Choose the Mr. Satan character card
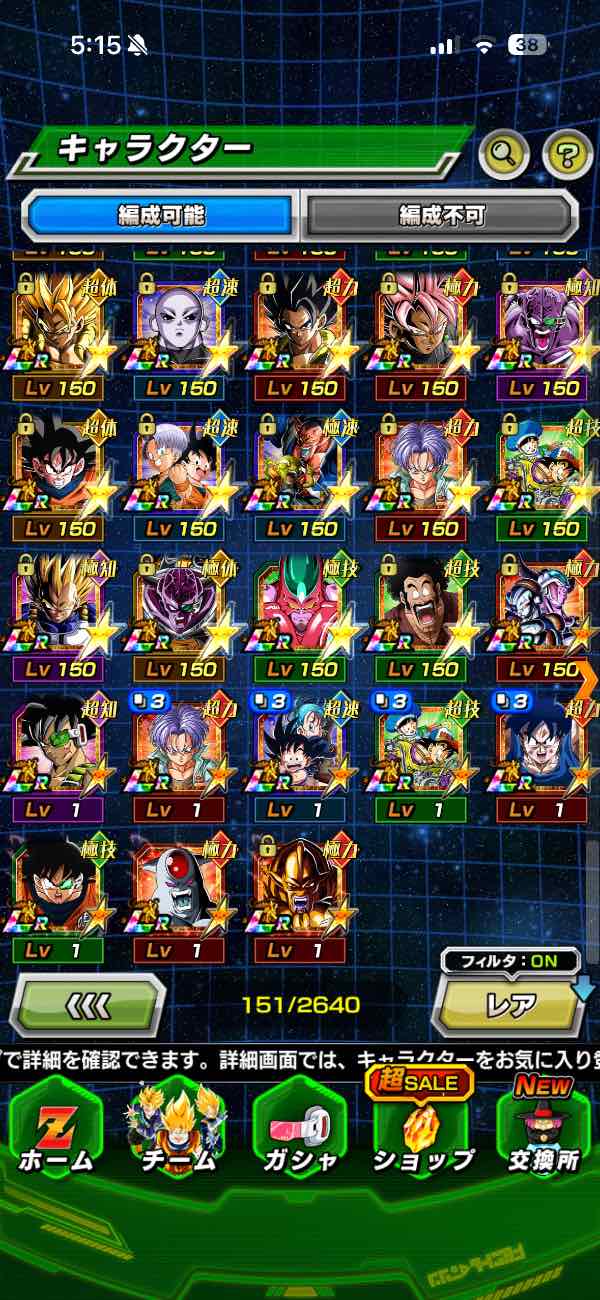600x1300 pixels. pyautogui.click(x=423, y=616)
